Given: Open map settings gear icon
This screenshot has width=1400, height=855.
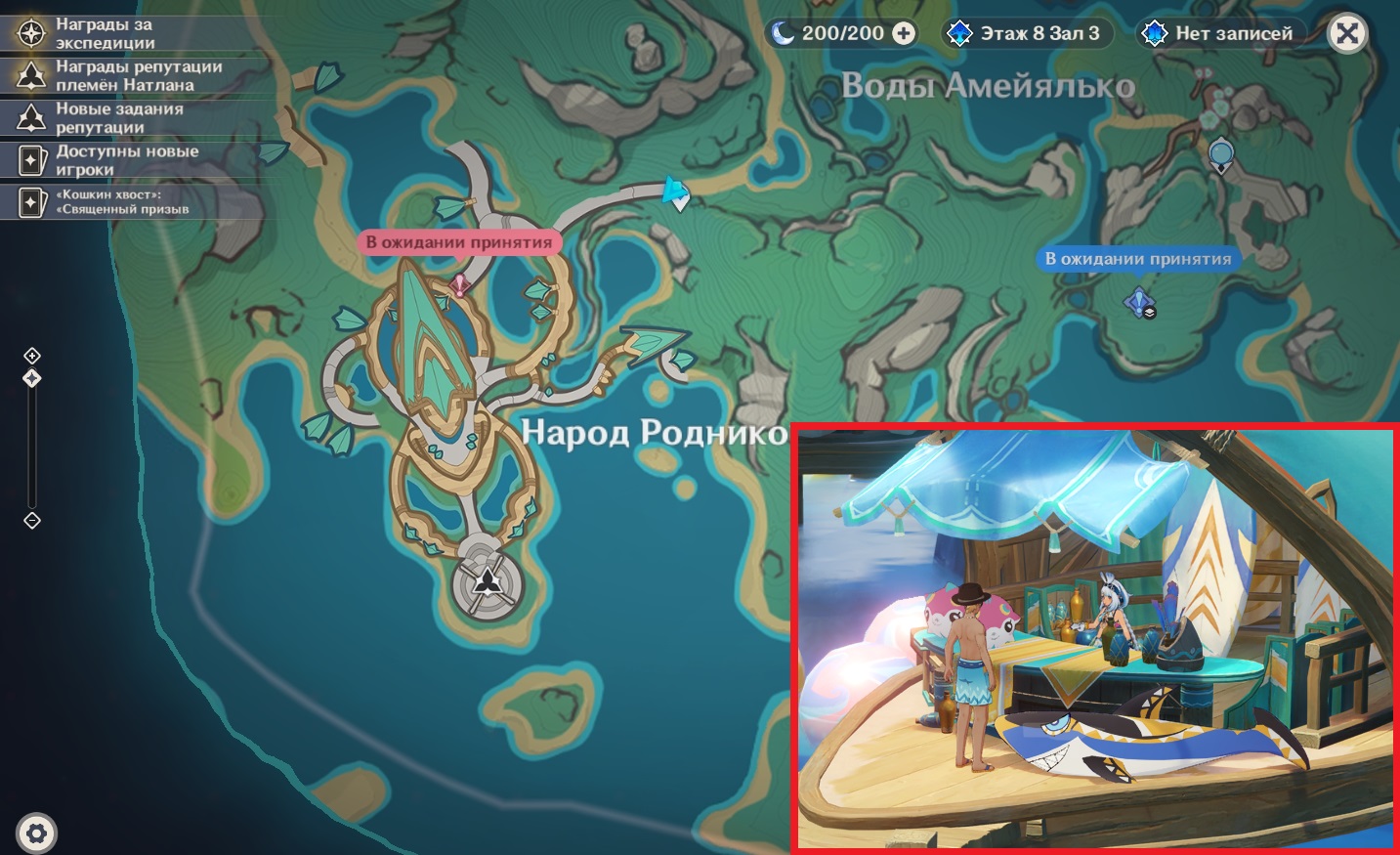Looking at the screenshot, I should 36,834.
